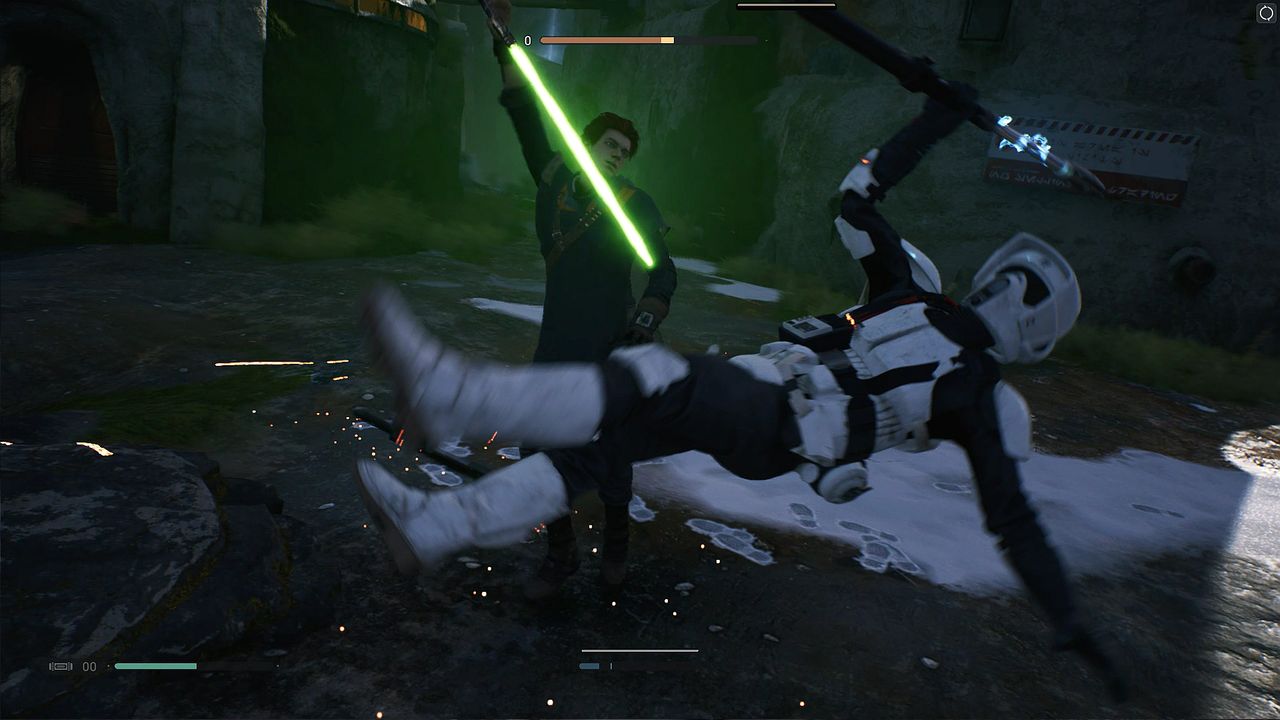Click the circular arrows icon in the corner
This screenshot has height=720, width=1280.
[x=1265, y=13]
